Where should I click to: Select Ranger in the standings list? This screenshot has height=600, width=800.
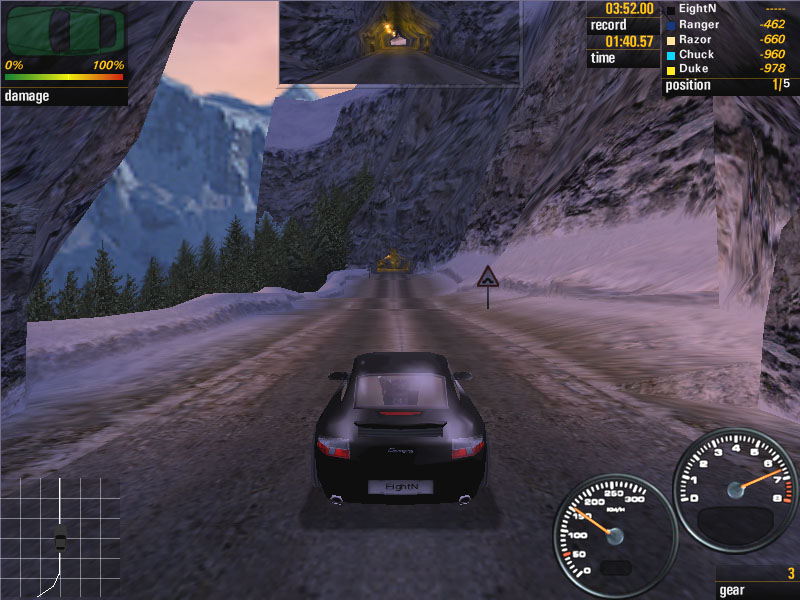[x=699, y=24]
